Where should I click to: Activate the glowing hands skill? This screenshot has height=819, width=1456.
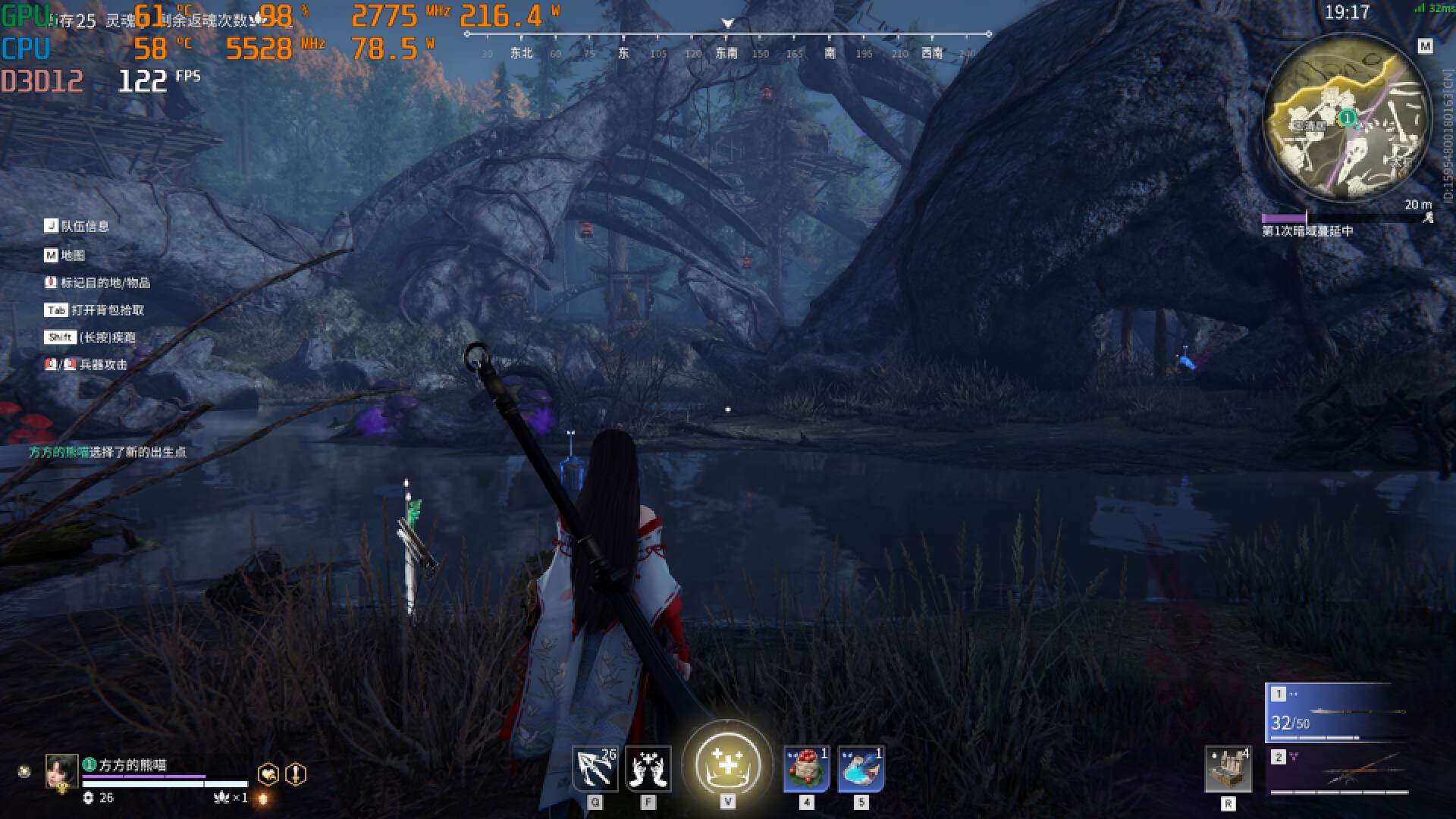pyautogui.click(x=648, y=769)
